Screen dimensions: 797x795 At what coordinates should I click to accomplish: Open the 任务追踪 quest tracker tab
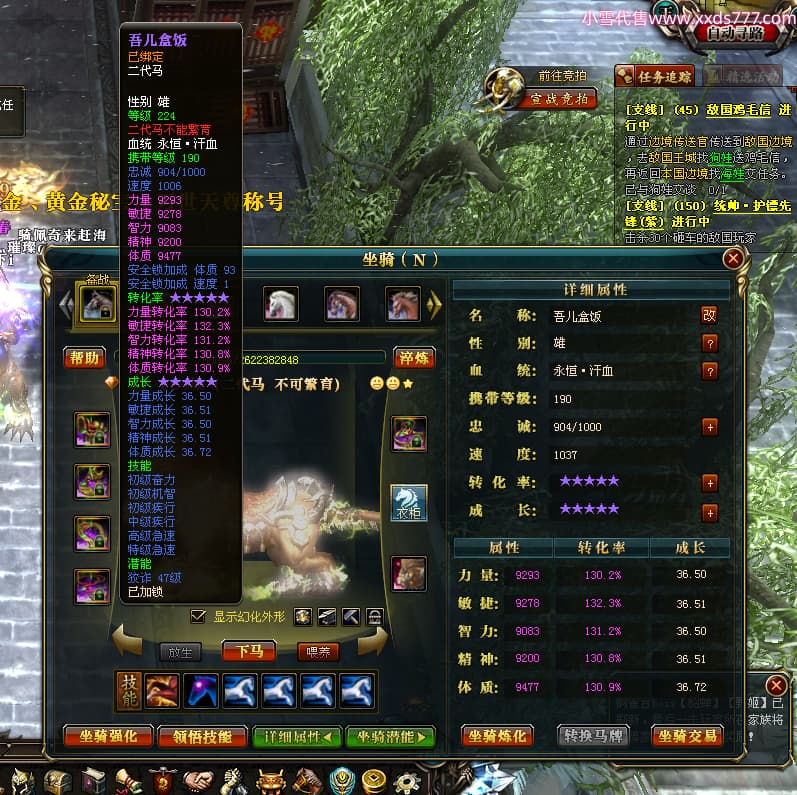655,75
